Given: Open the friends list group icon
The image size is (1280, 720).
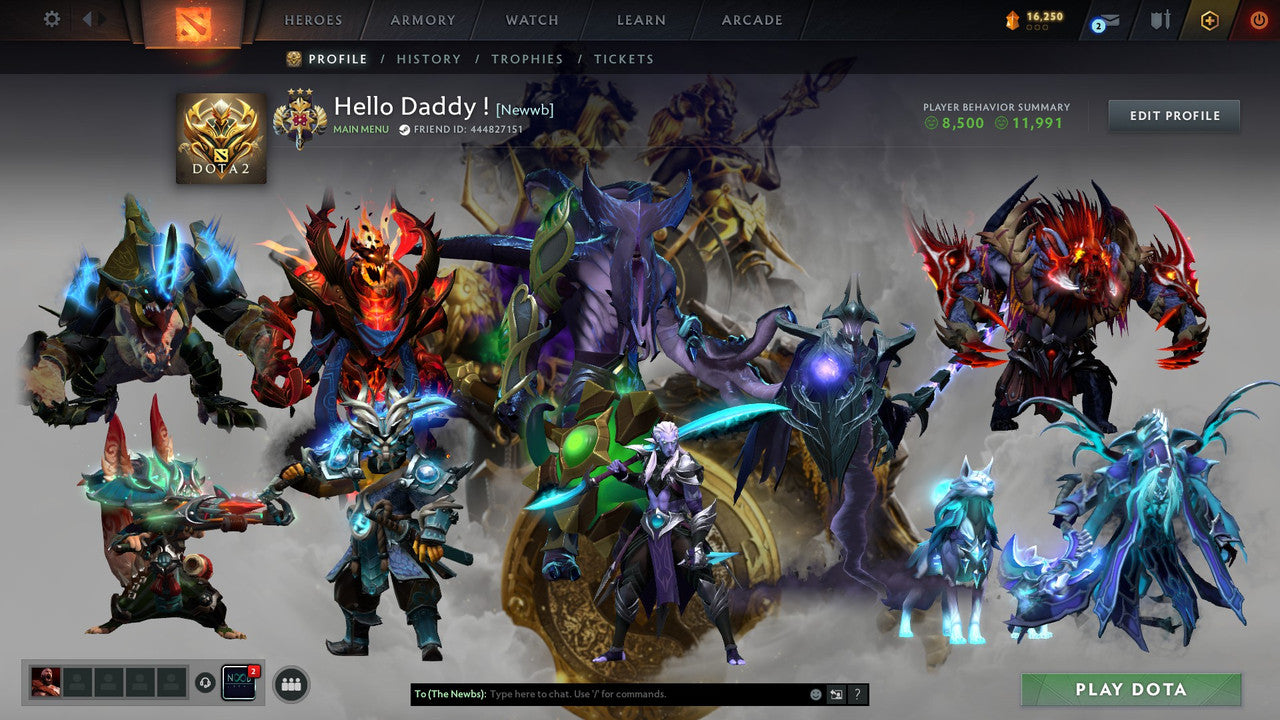Looking at the screenshot, I should 289,683.
